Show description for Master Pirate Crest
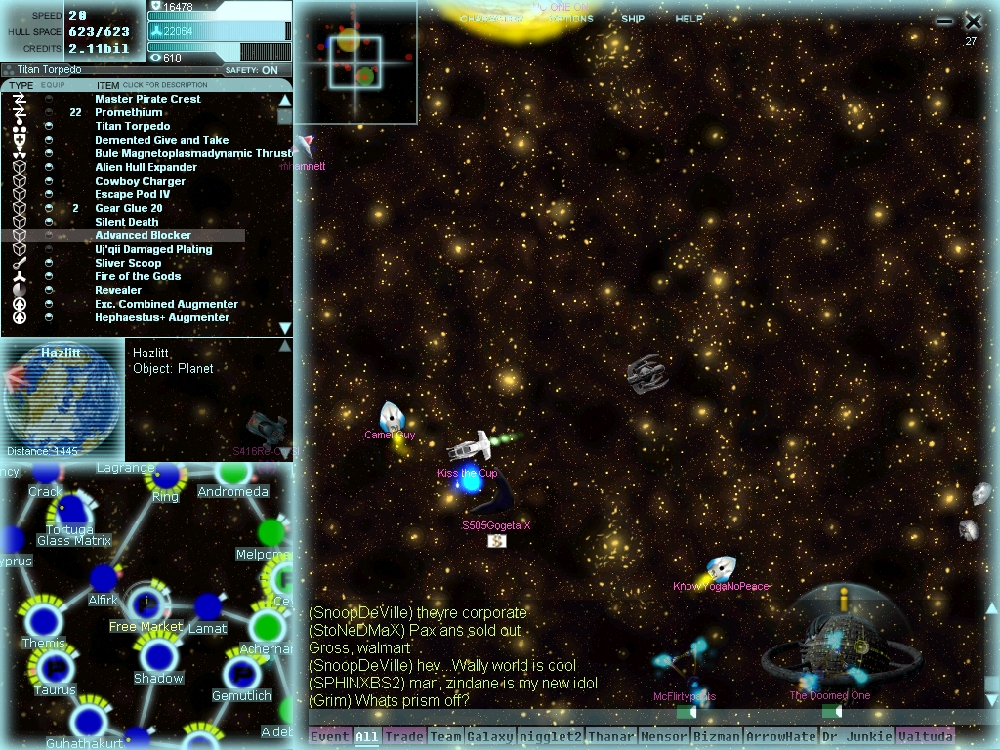Image resolution: width=1000 pixels, height=750 pixels. (148, 99)
